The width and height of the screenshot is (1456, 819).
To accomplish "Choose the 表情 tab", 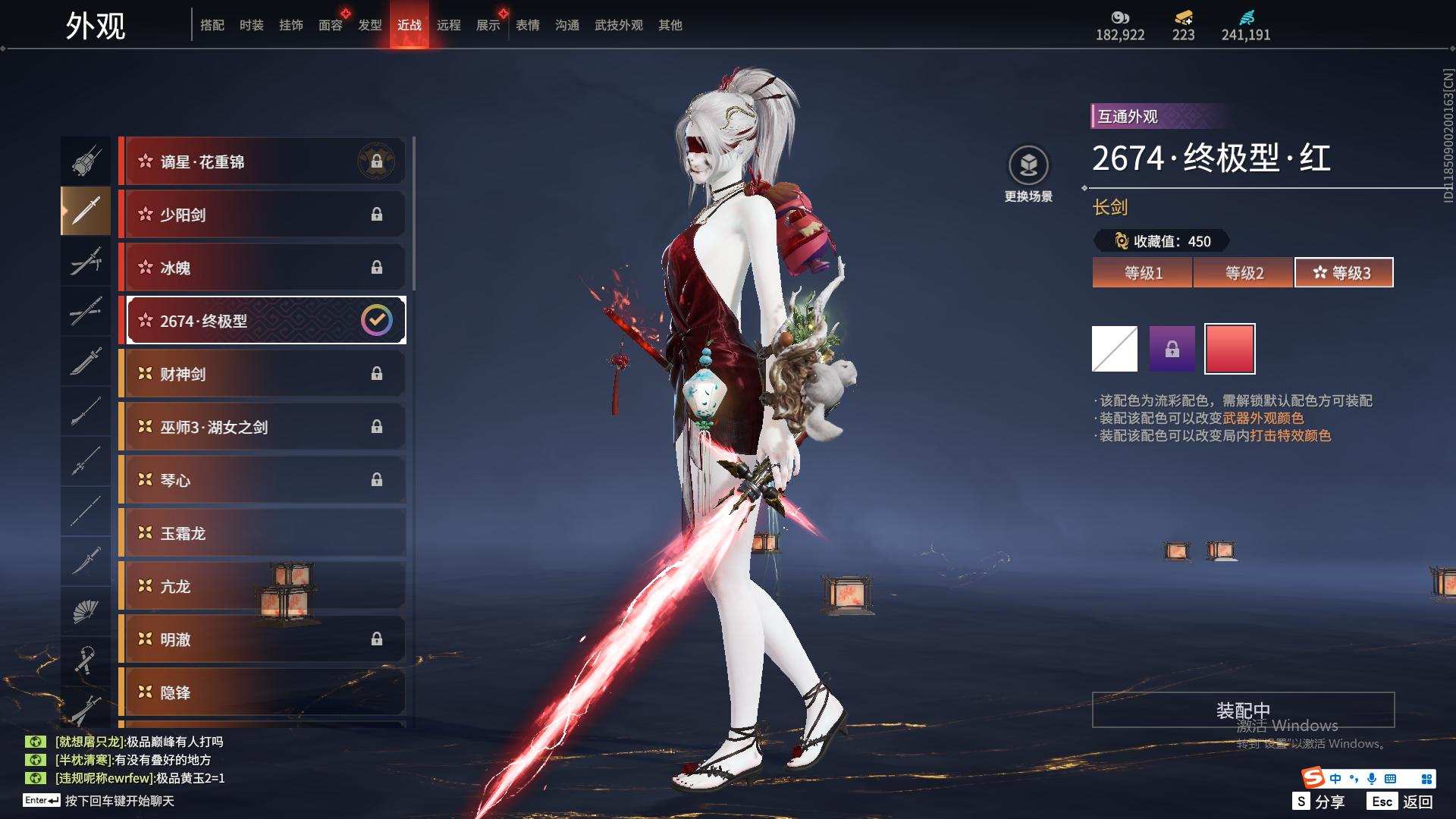I will click(x=528, y=25).
